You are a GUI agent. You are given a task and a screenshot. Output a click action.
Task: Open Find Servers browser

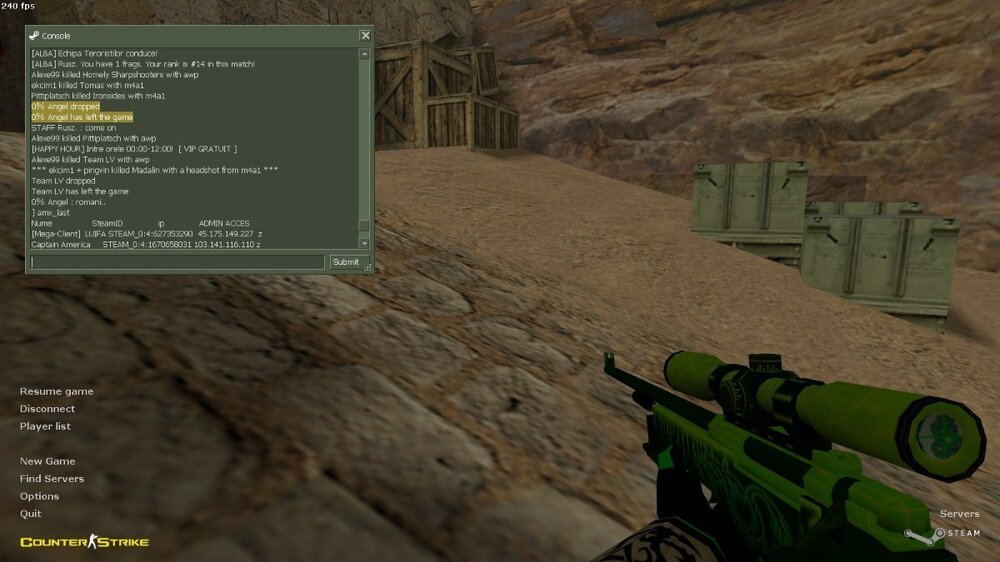[52, 478]
